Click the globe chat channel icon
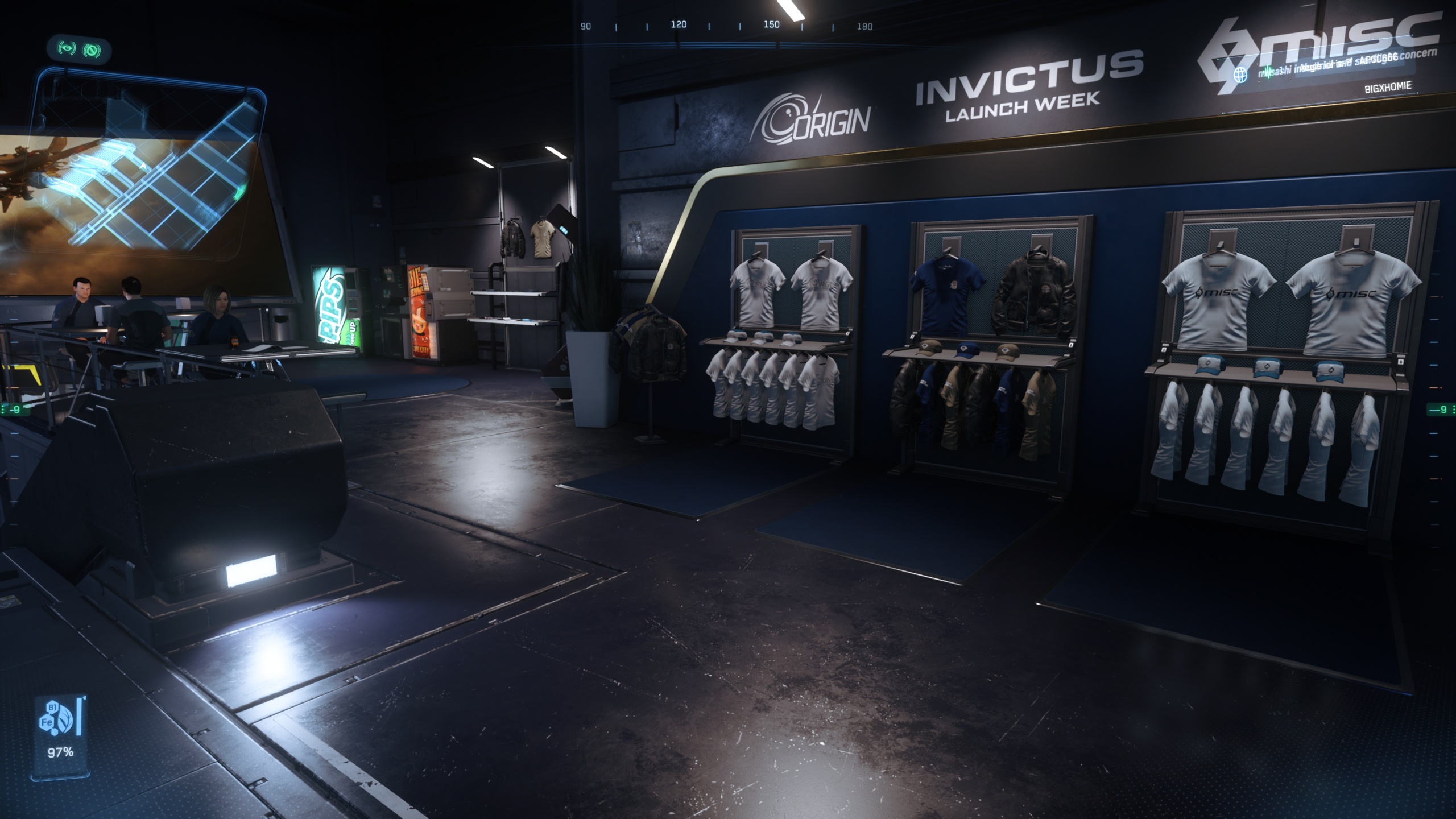The image size is (1456, 819). click(x=1240, y=75)
